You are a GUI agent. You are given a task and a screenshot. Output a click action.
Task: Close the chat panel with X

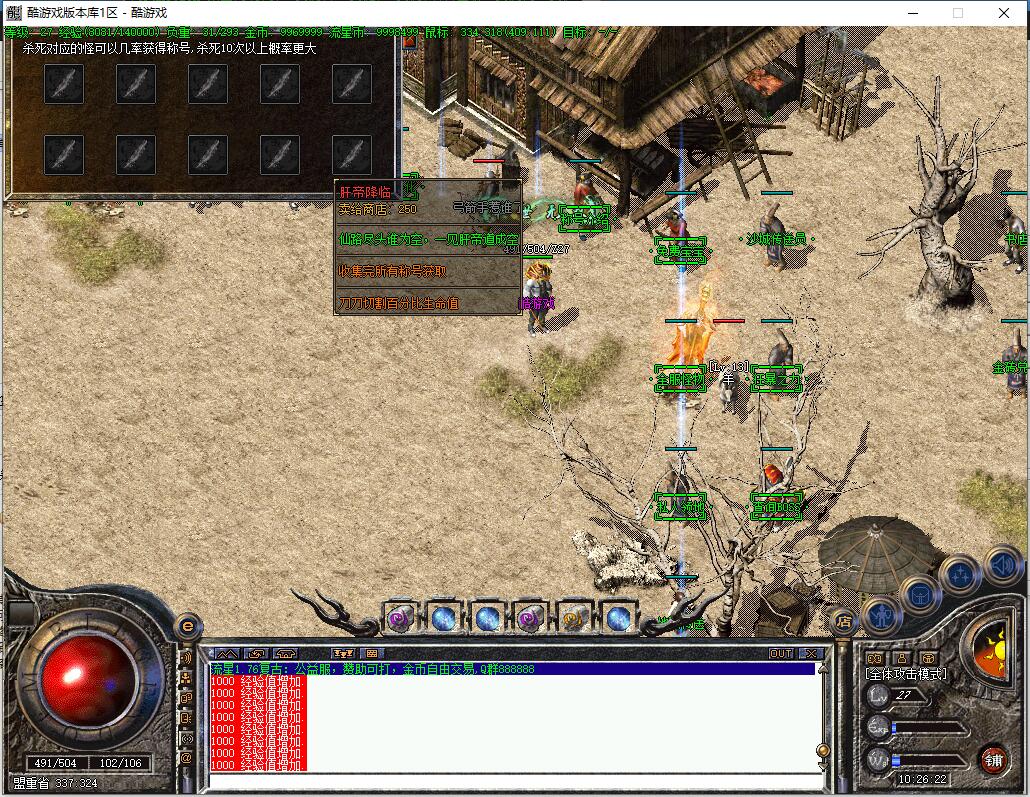click(x=811, y=653)
